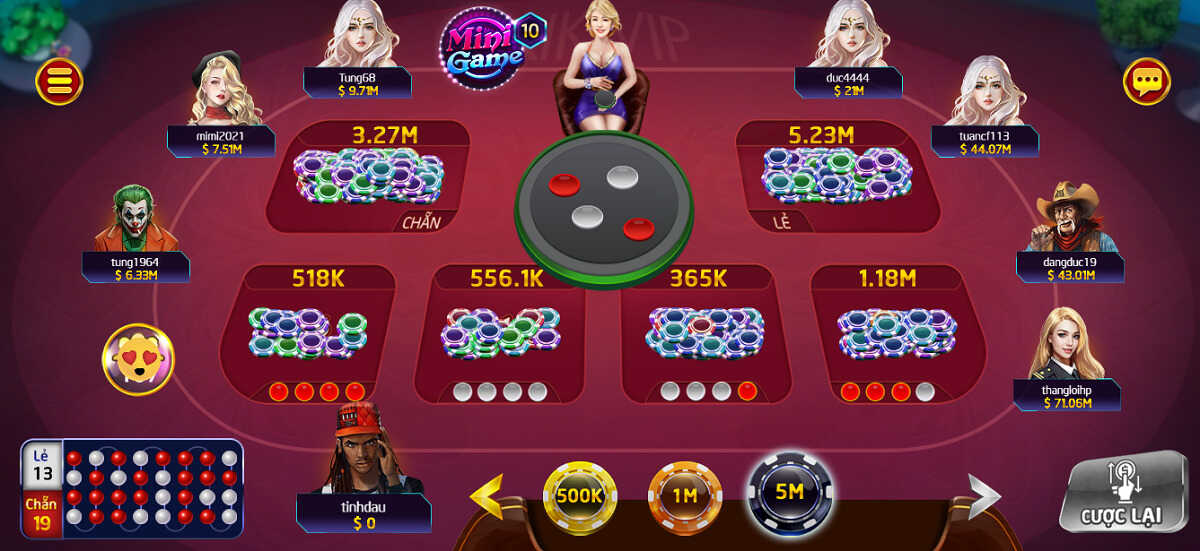Show higher chip values with right arrow
The width and height of the screenshot is (1200, 551).
click(983, 497)
